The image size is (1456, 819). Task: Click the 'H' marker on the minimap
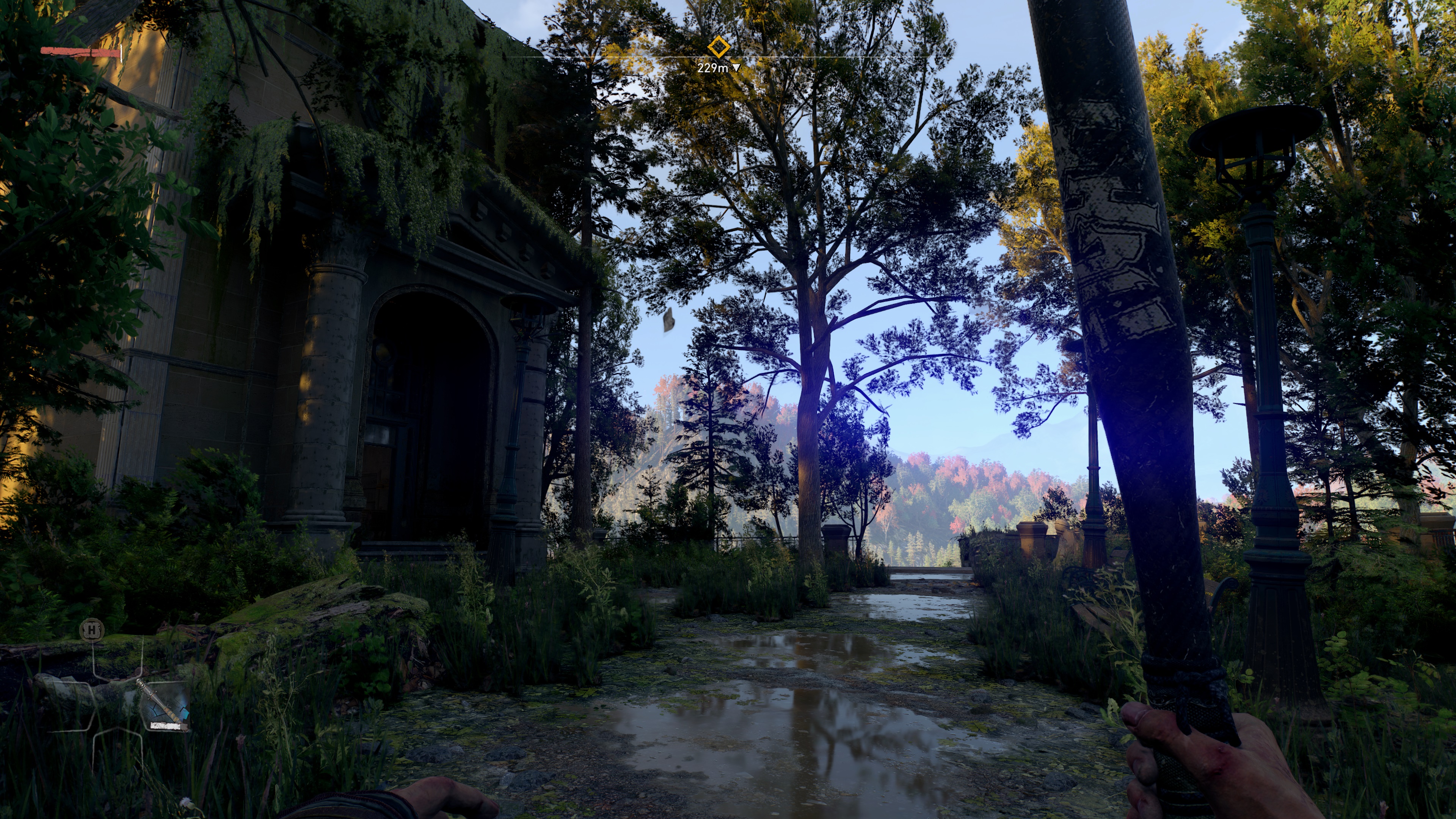click(x=92, y=631)
